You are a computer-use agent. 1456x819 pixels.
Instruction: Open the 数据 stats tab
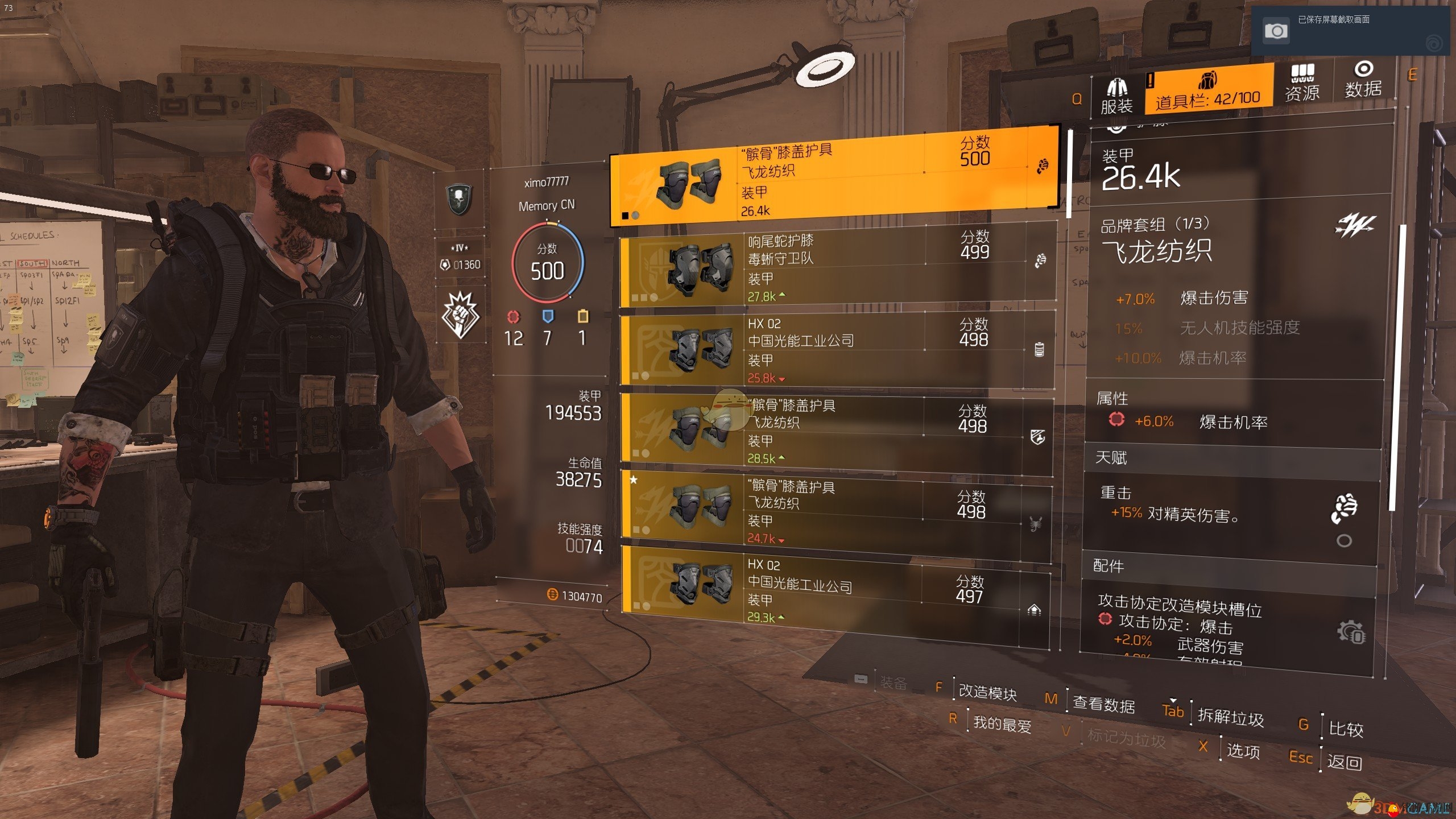tap(1363, 80)
